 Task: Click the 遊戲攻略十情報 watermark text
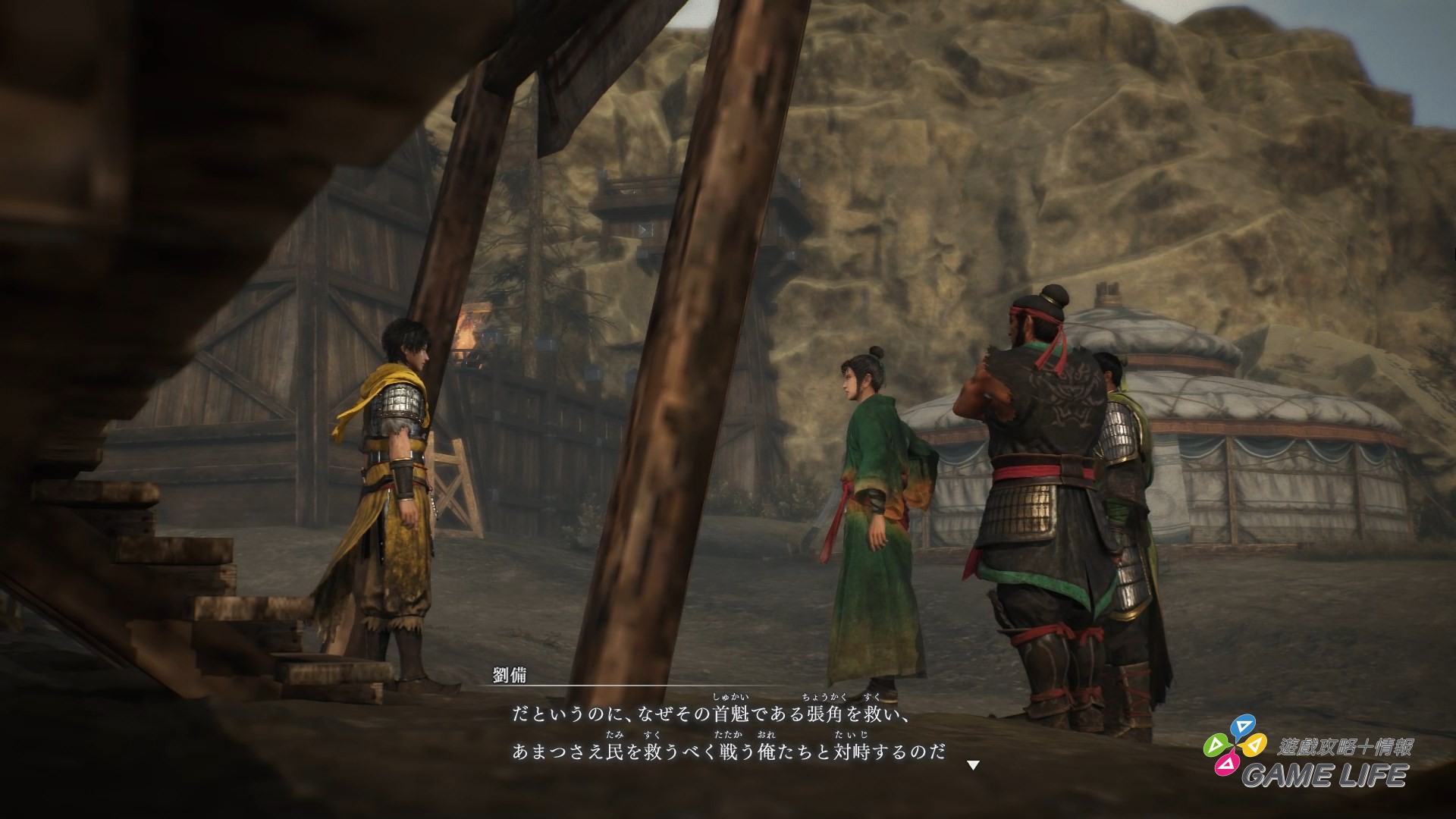pos(1346,747)
